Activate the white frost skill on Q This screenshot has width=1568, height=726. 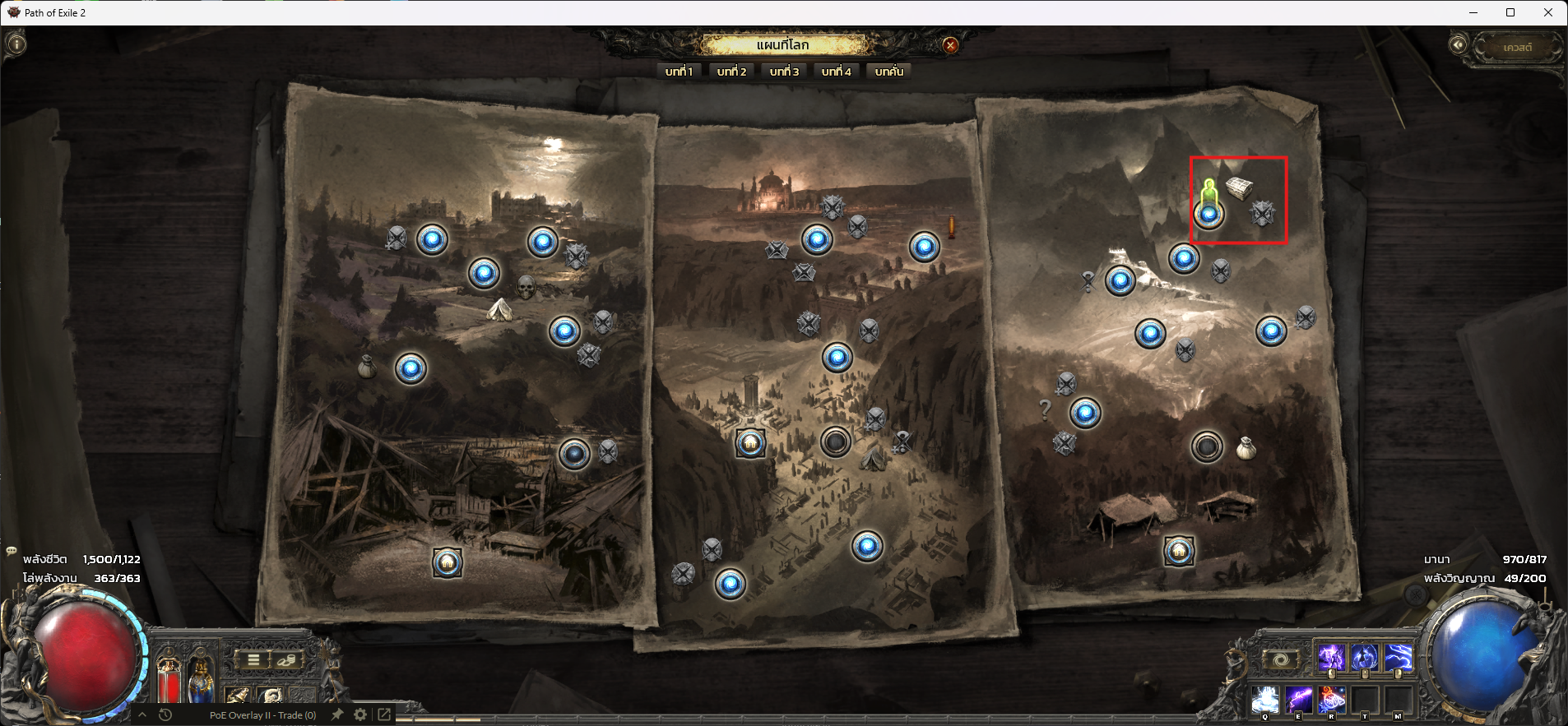click(1265, 701)
